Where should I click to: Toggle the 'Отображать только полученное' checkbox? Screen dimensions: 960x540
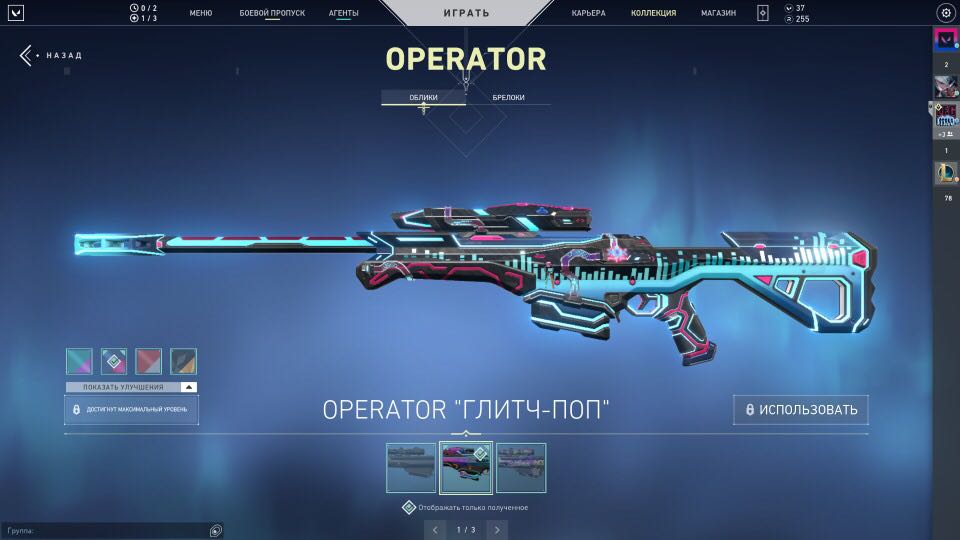(x=408, y=507)
